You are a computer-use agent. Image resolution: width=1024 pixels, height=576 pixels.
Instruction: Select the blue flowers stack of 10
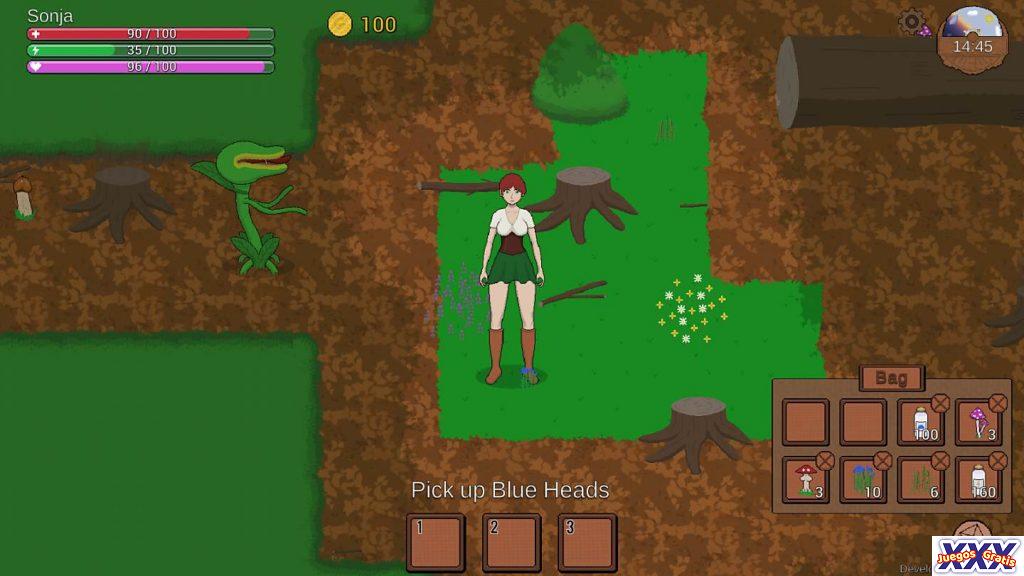[863, 480]
